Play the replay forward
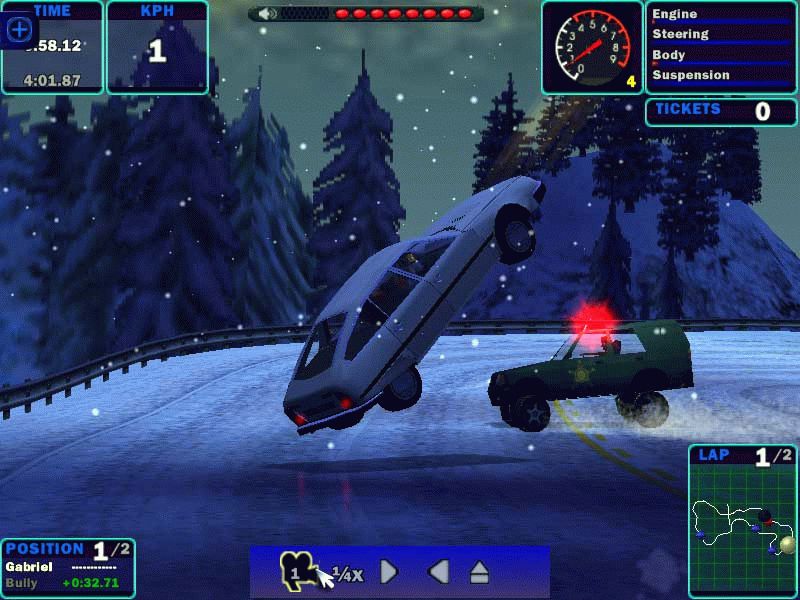 [x=390, y=572]
